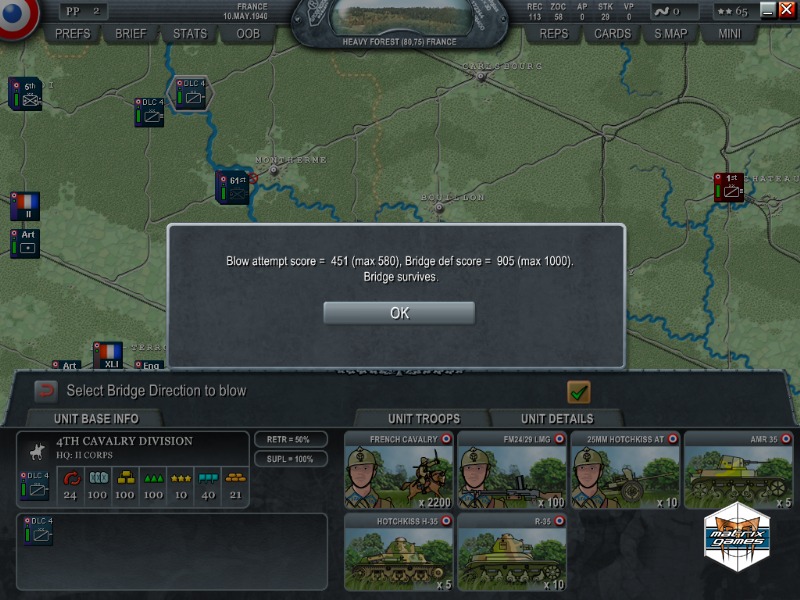The height and width of the screenshot is (600, 800).
Task: Select the AMR 35 tank card
Action: pos(738,470)
